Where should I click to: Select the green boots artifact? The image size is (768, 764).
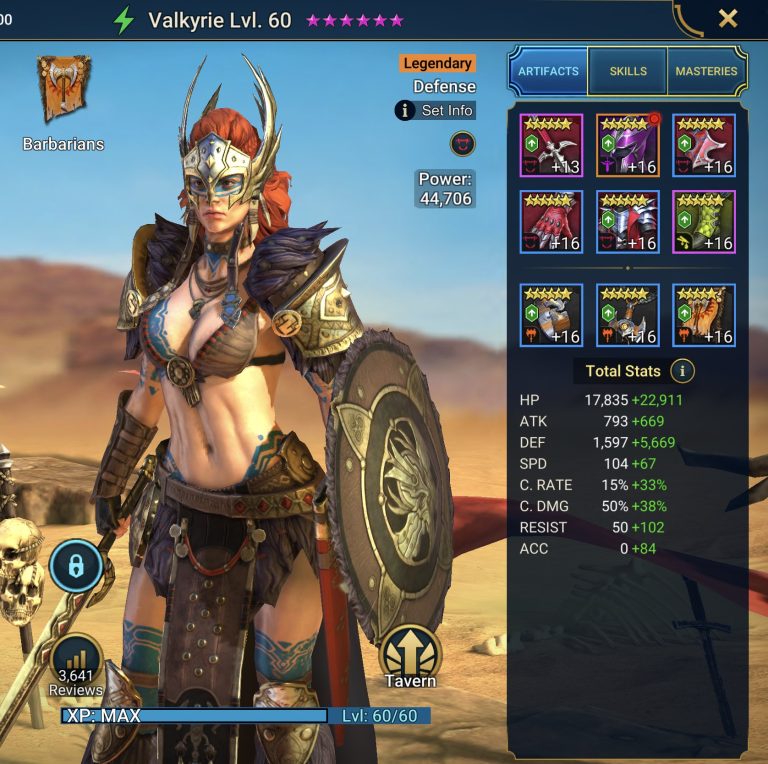(x=703, y=222)
